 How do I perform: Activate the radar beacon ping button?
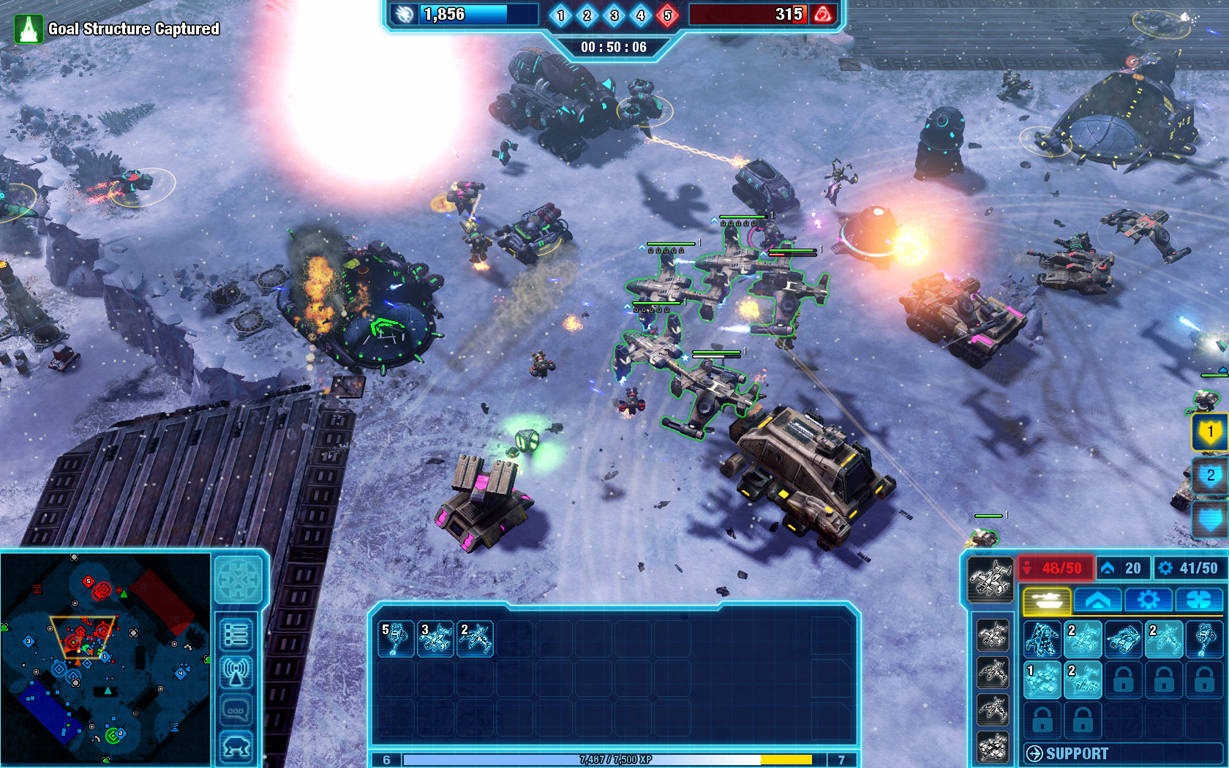click(x=237, y=673)
